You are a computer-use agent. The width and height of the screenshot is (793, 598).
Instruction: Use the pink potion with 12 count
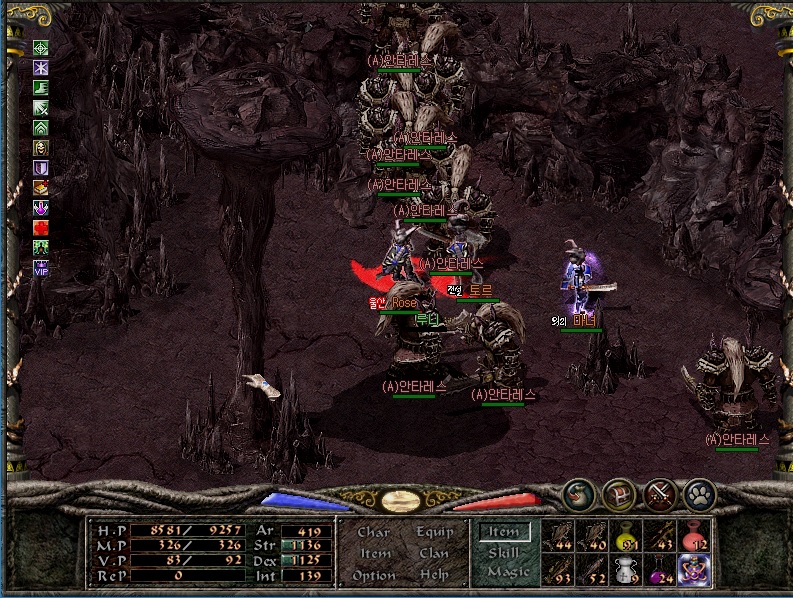coord(693,536)
